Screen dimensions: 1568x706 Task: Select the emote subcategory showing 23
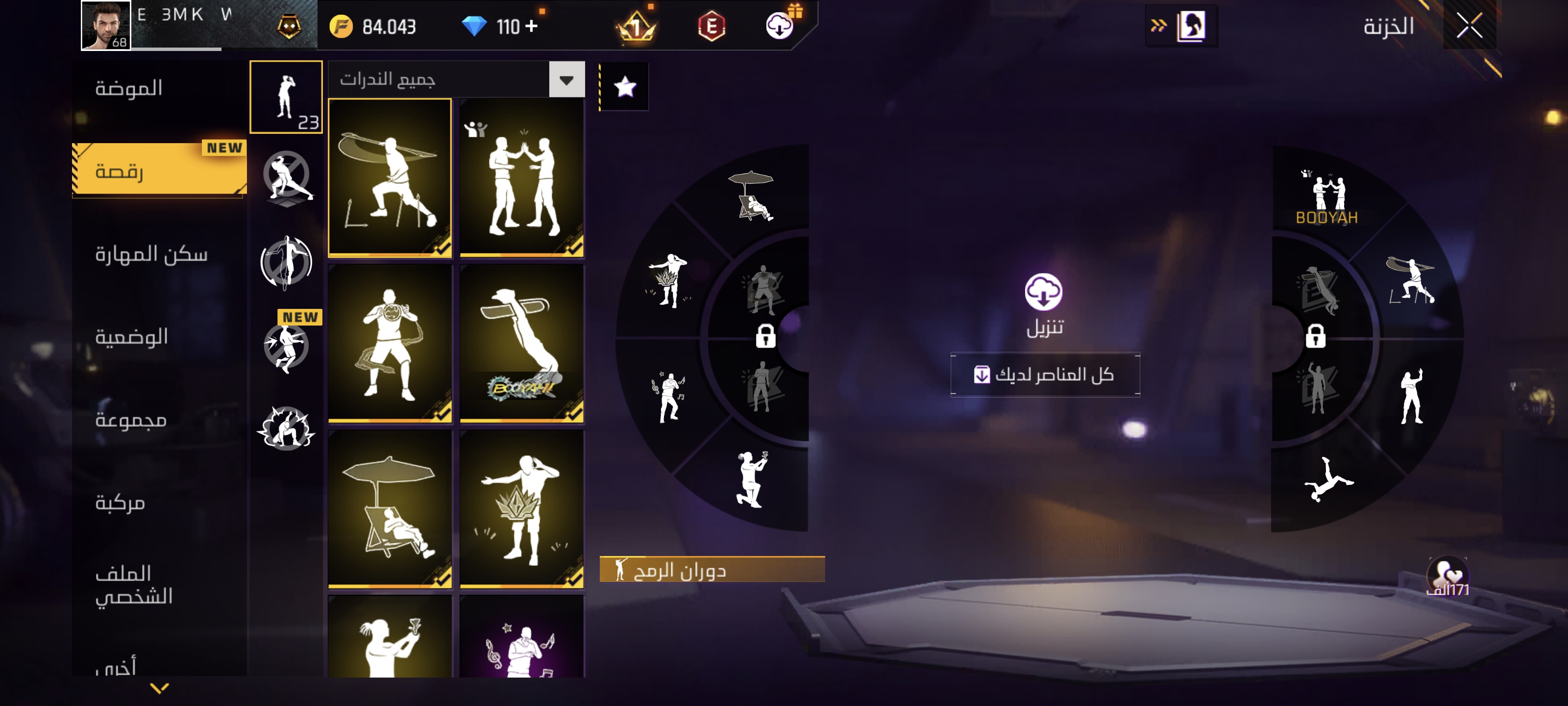(x=286, y=98)
